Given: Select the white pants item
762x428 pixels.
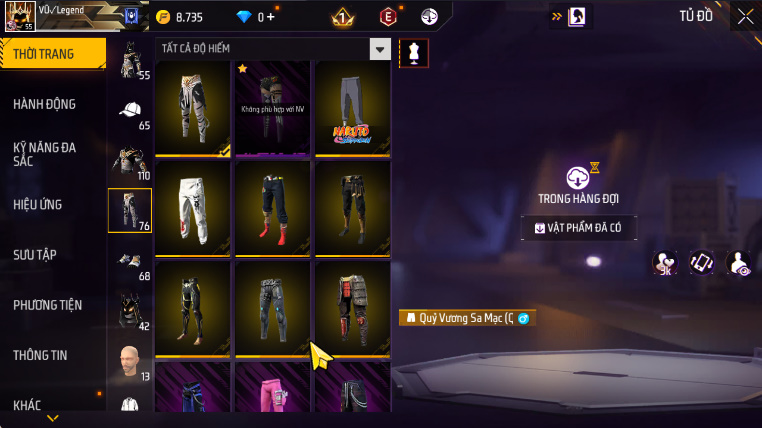Looking at the screenshot, I should [x=193, y=208].
